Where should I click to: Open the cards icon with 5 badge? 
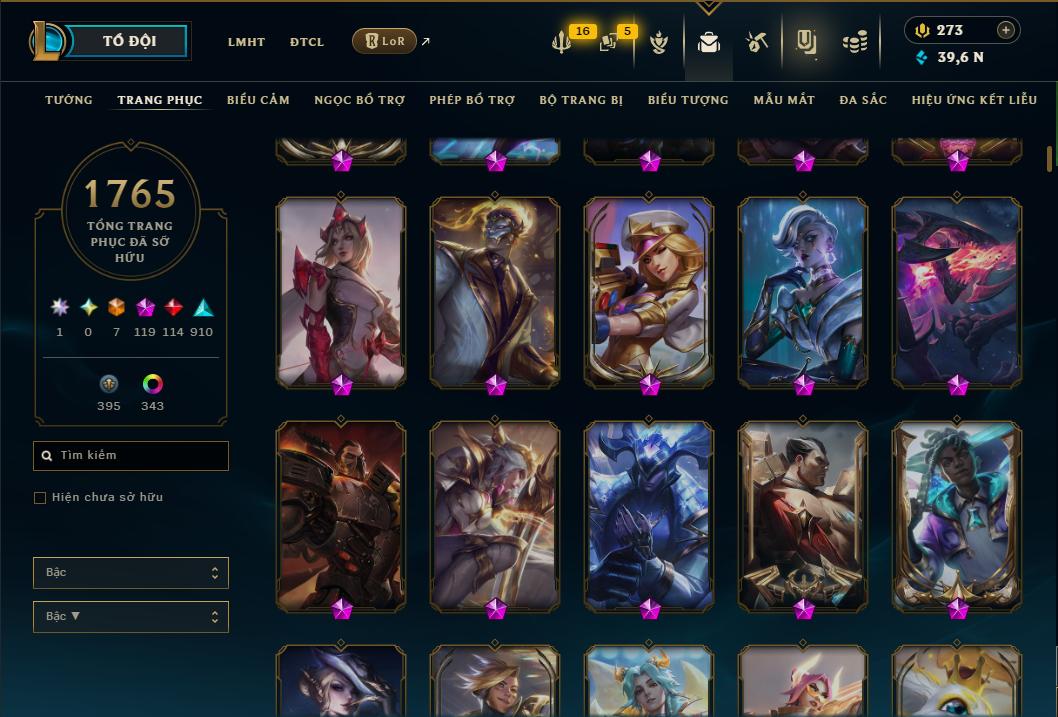click(x=609, y=42)
